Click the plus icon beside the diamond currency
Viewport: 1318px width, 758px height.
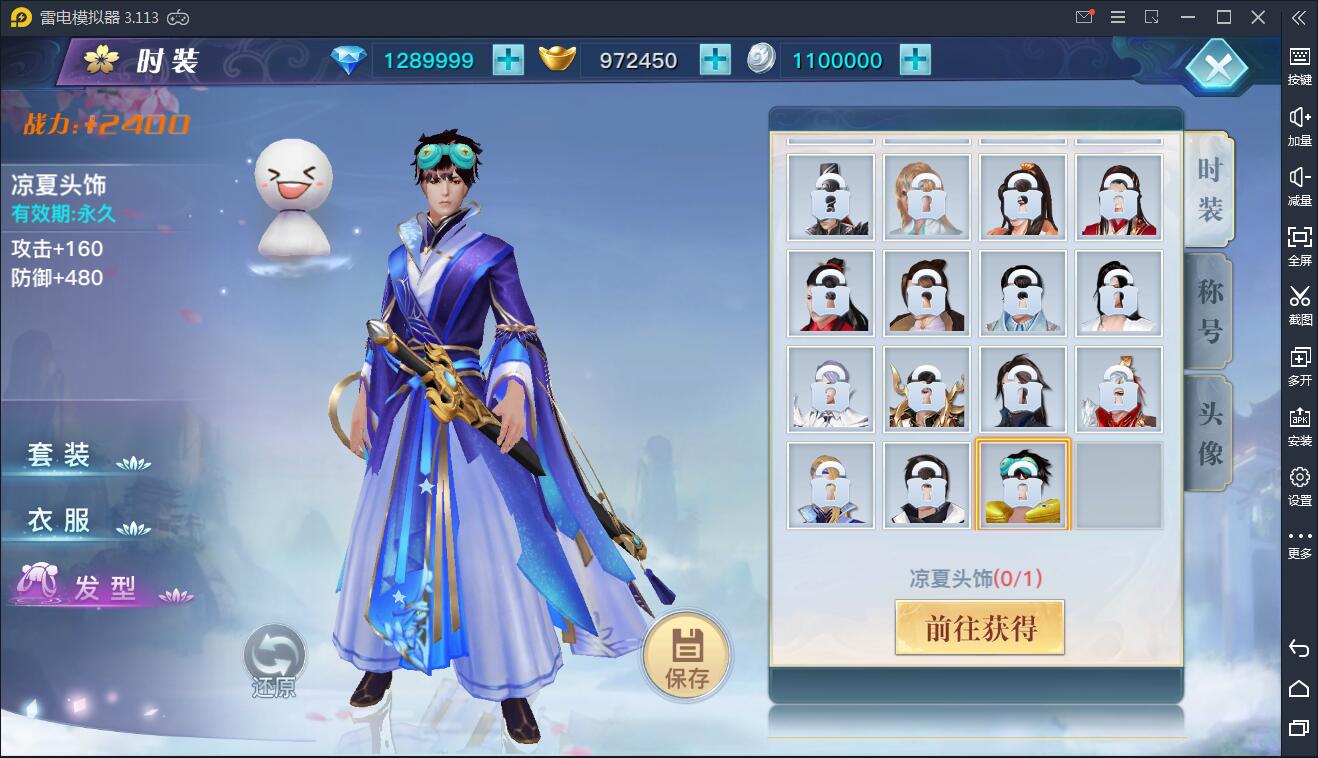[x=508, y=60]
